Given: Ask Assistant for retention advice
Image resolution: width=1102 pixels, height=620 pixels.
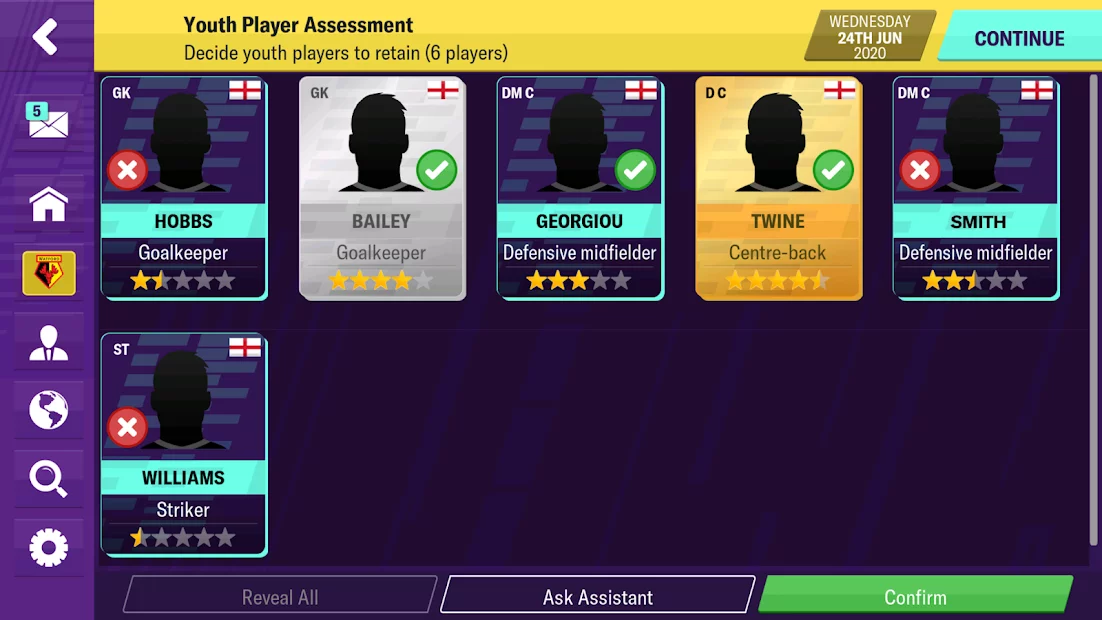Looking at the screenshot, I should coord(597,597).
